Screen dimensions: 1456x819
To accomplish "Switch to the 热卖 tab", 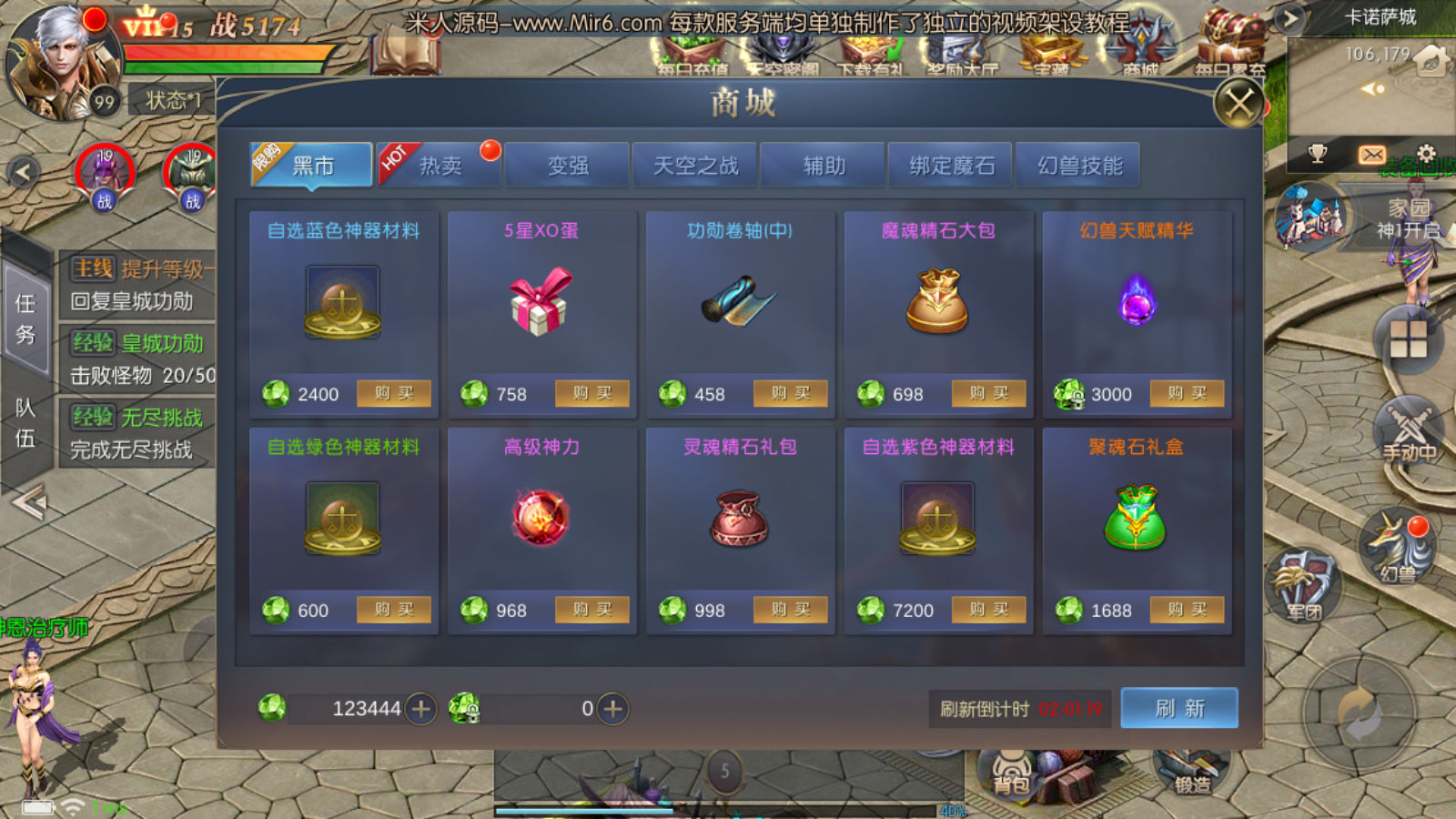I will (440, 166).
